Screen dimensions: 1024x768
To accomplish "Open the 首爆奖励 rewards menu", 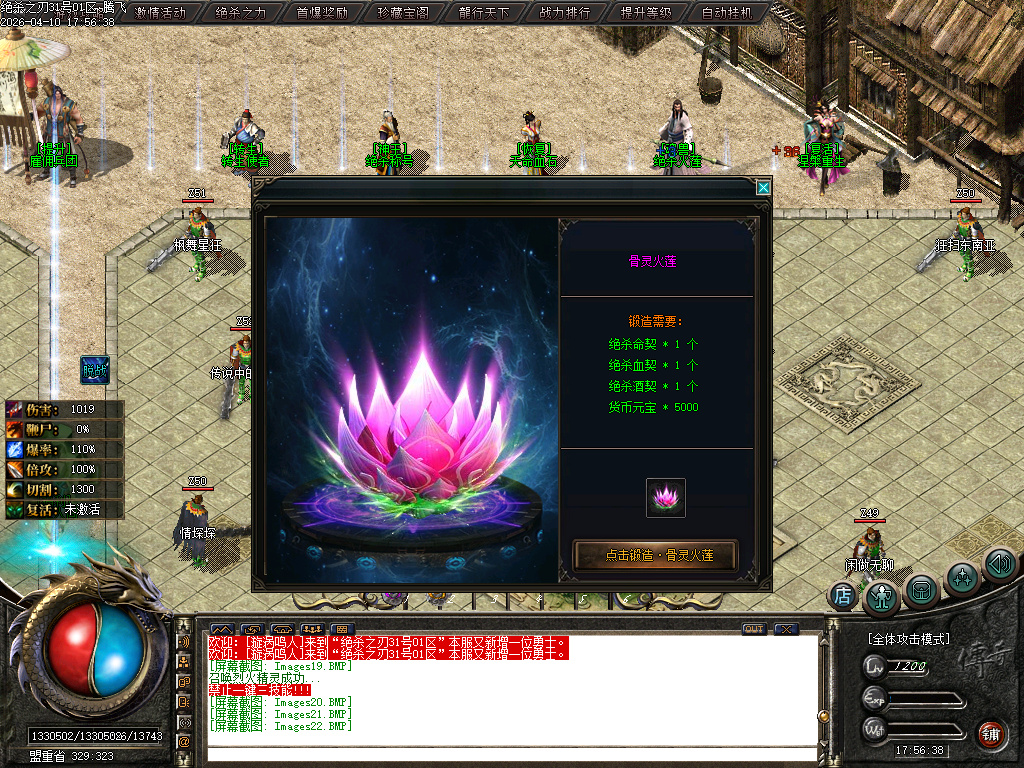I will click(x=322, y=13).
